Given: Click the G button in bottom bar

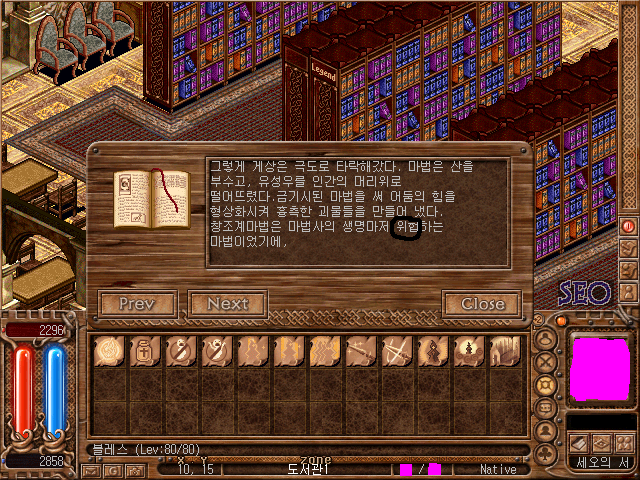Looking at the screenshot, I should pos(114,469).
